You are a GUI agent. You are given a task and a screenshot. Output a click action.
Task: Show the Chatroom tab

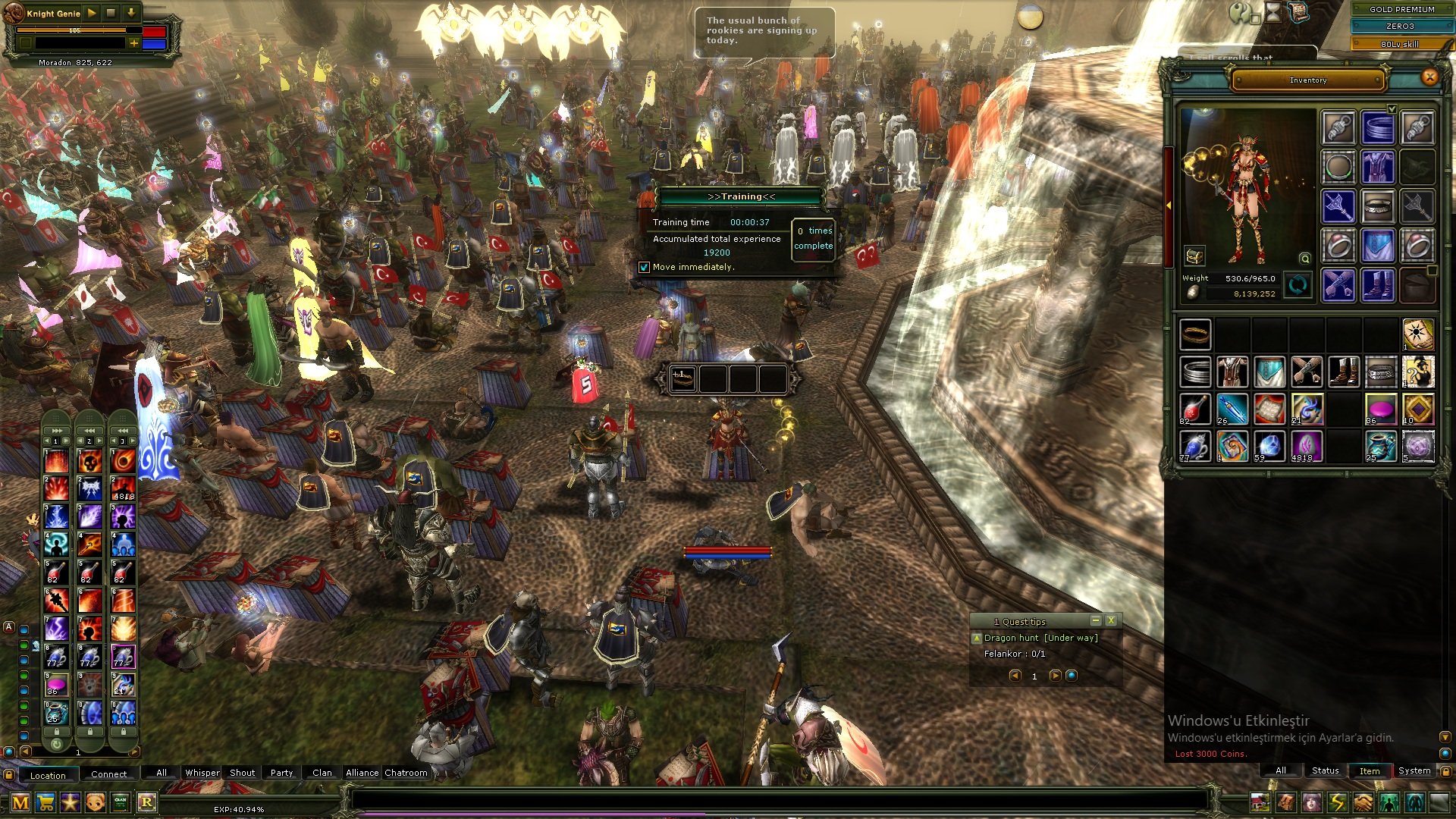406,773
